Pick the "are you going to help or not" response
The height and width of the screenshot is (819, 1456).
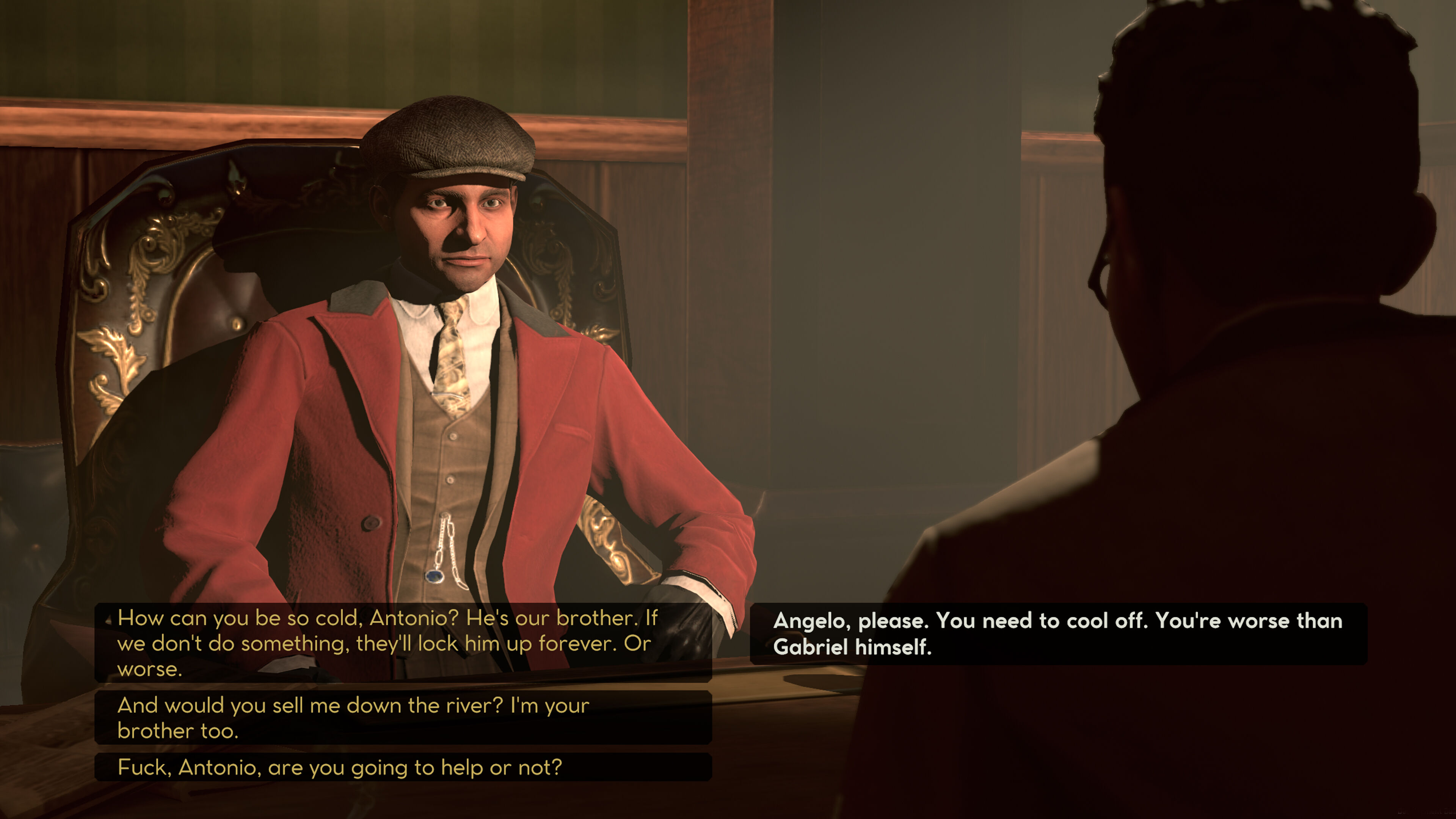[x=402, y=767]
